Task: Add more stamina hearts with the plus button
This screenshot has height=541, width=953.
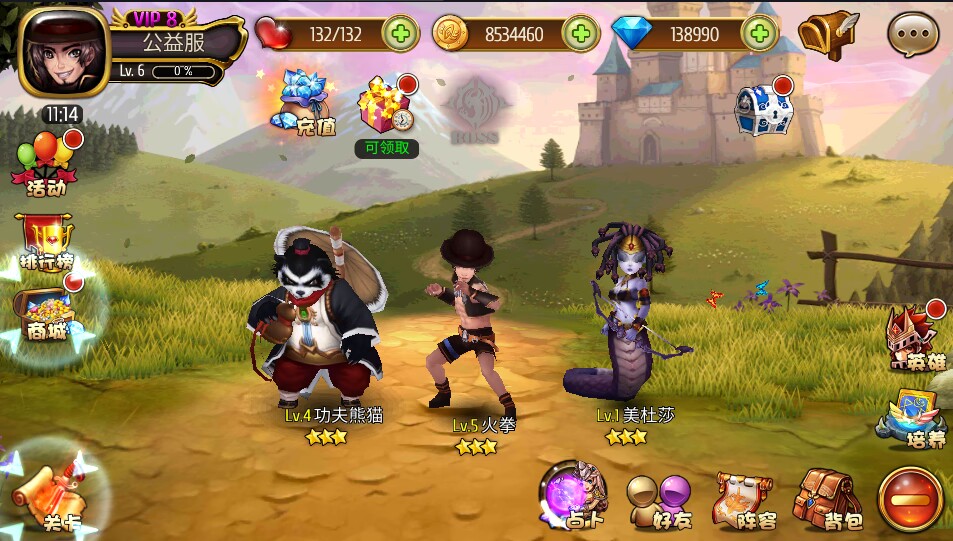Action: [399, 34]
